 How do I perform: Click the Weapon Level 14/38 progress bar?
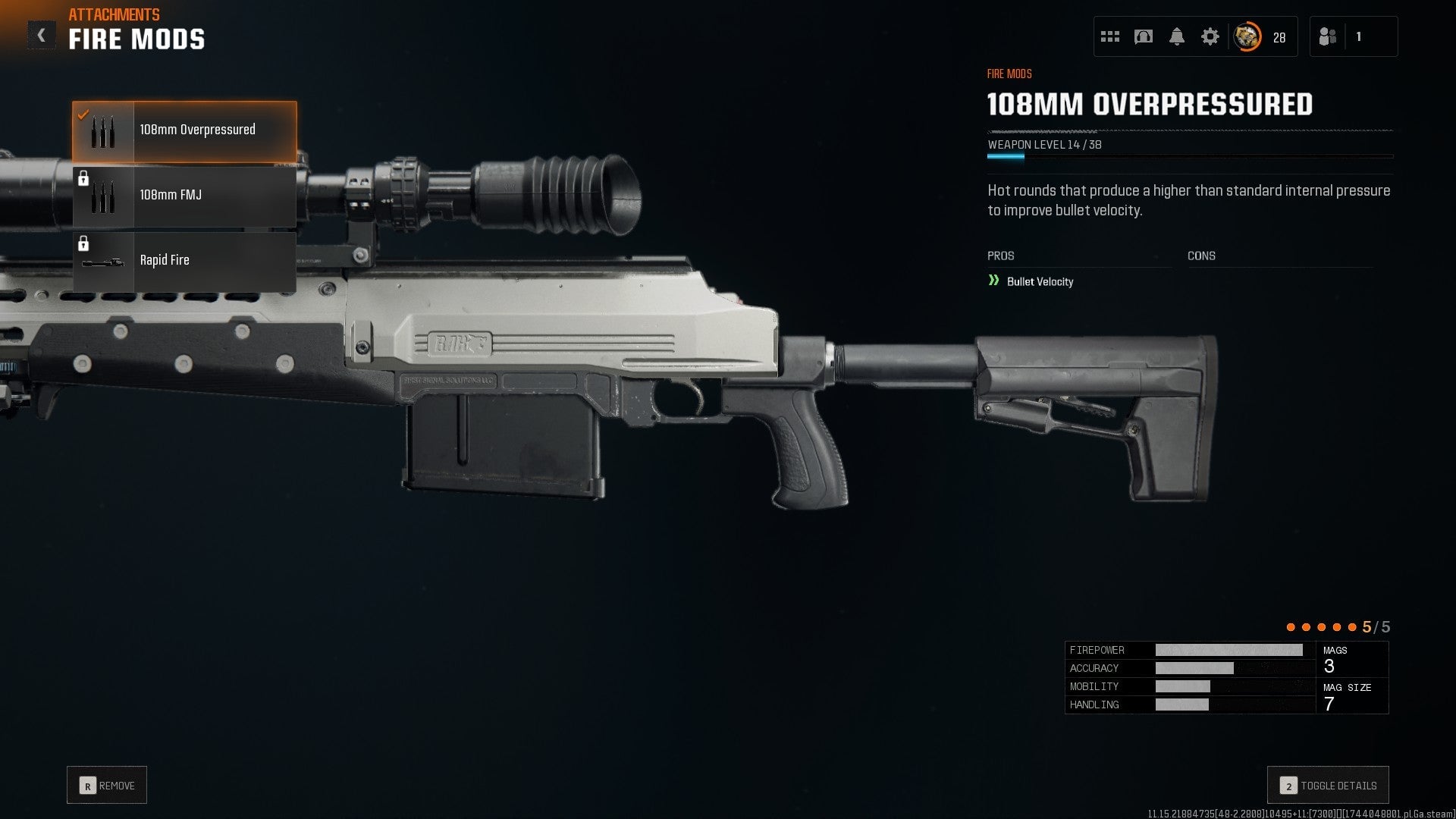point(1189,156)
